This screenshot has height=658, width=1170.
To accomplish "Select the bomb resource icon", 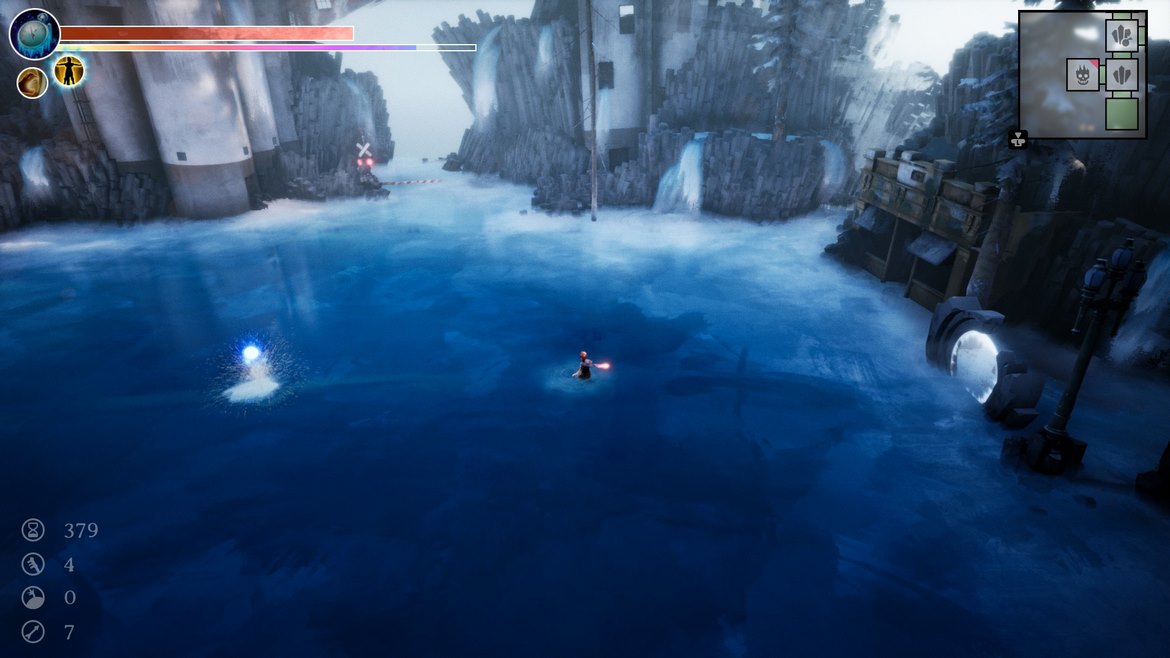I will (33, 598).
